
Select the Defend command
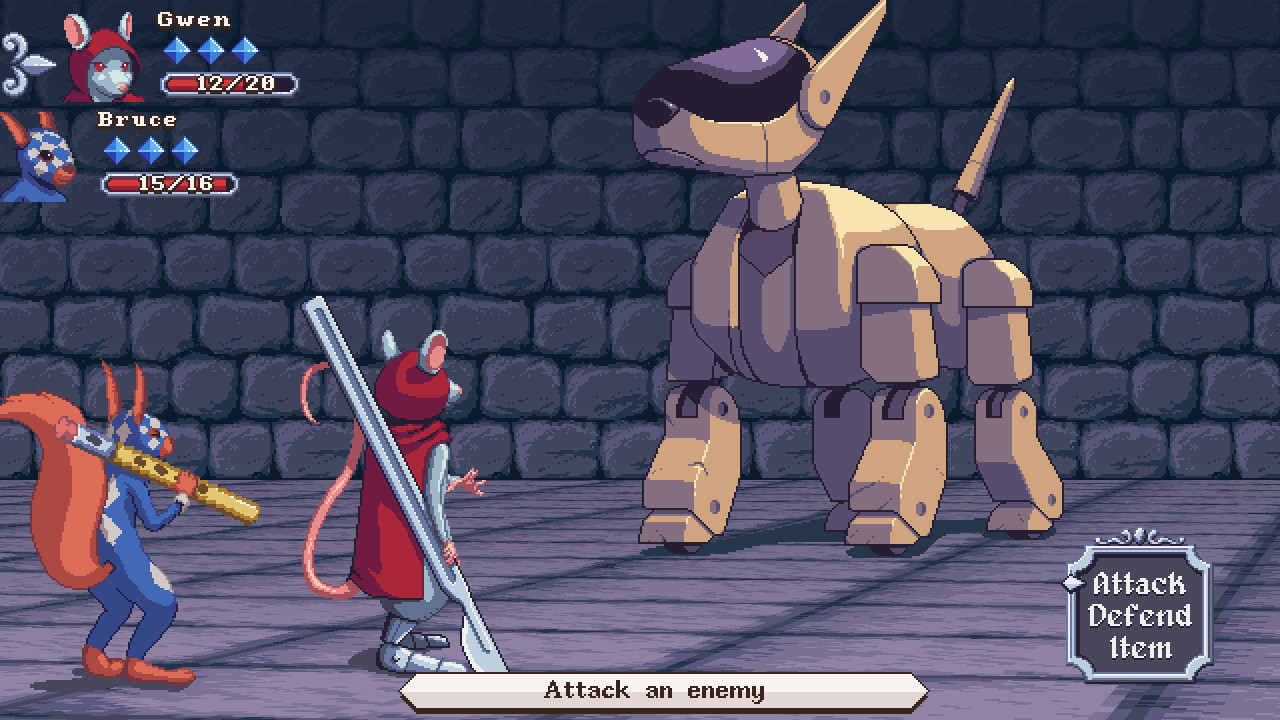1139,615
